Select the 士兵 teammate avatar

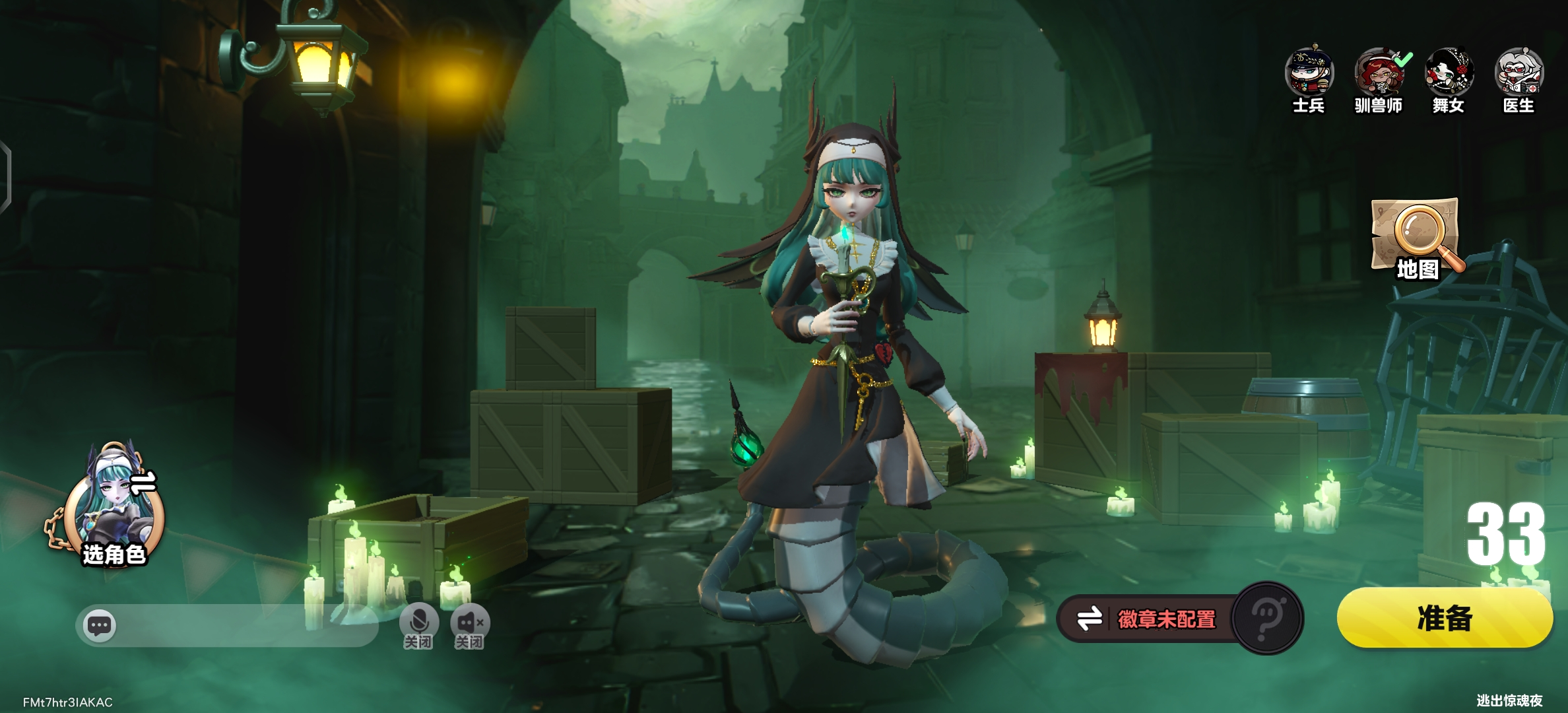tap(1309, 73)
